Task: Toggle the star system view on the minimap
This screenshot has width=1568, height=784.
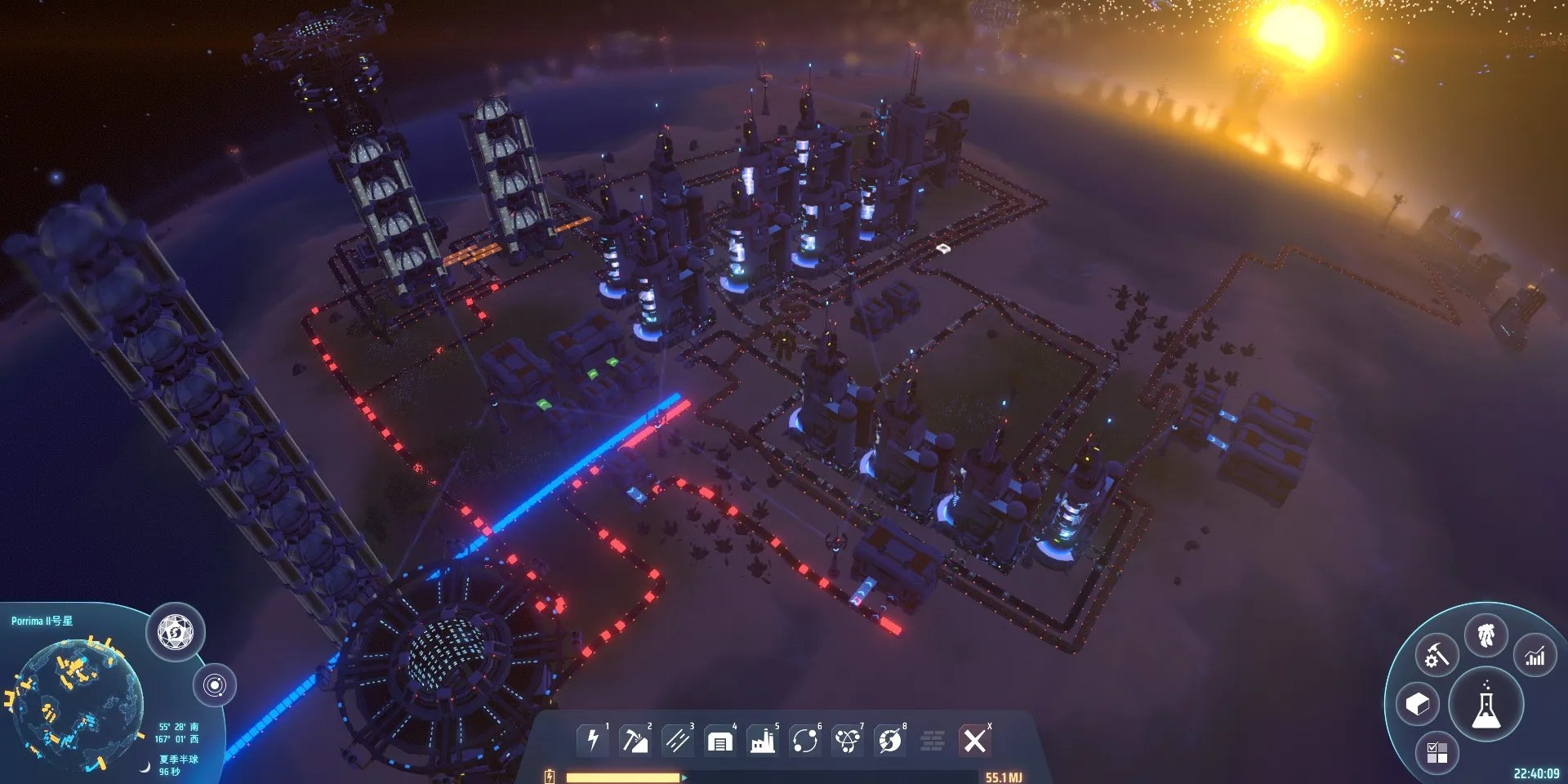Action: pos(216,686)
